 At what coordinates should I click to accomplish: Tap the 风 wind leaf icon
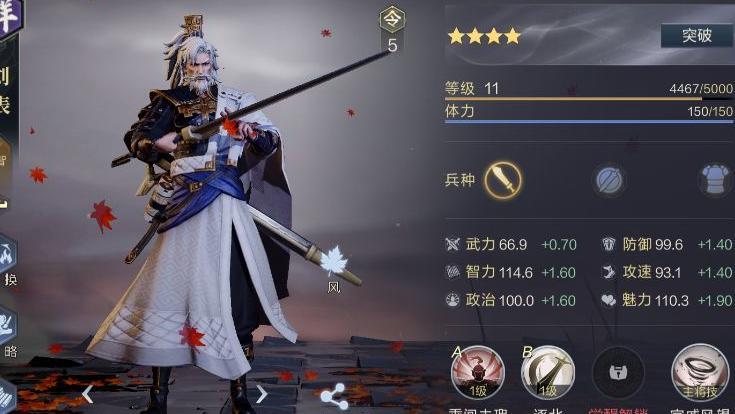[333, 262]
